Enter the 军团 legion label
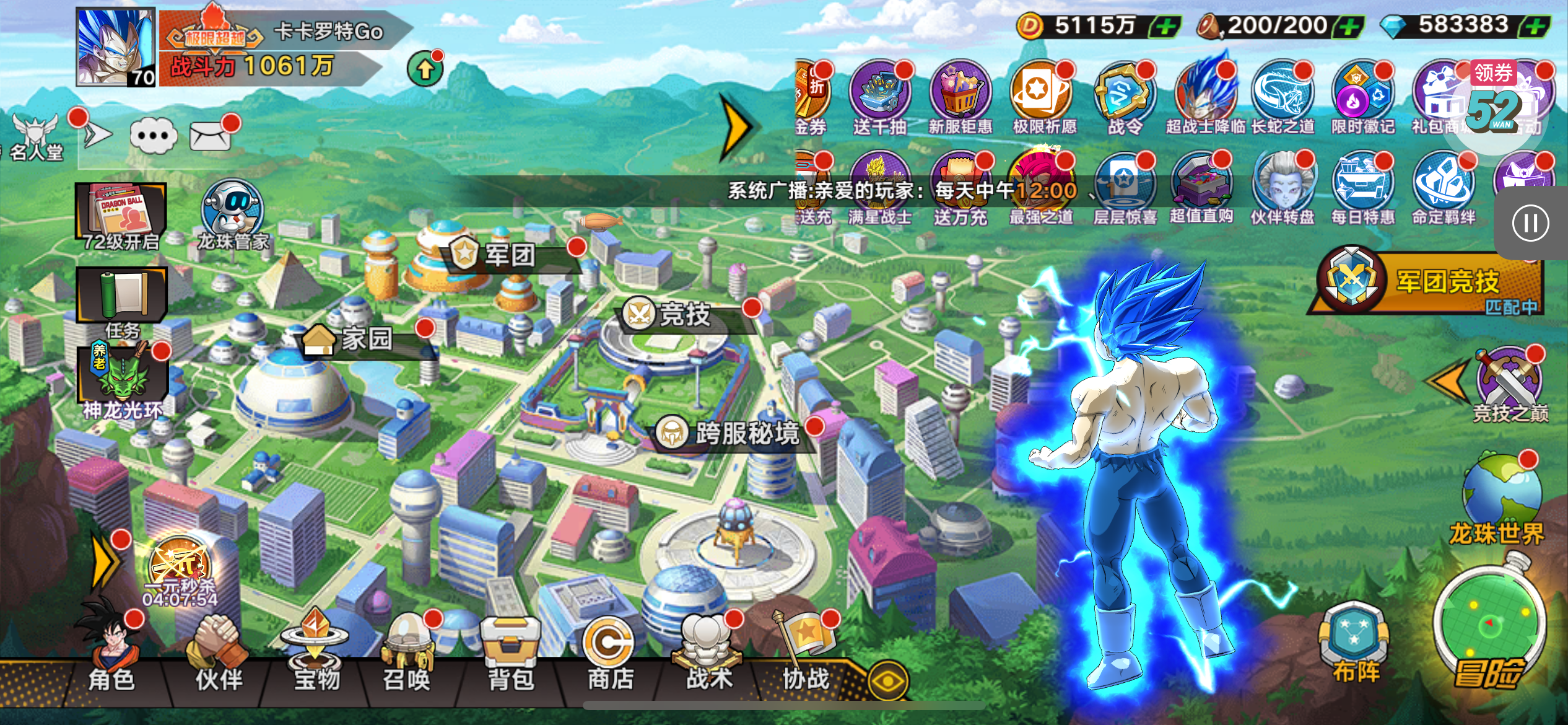The image size is (1568, 725). pyautogui.click(x=509, y=255)
